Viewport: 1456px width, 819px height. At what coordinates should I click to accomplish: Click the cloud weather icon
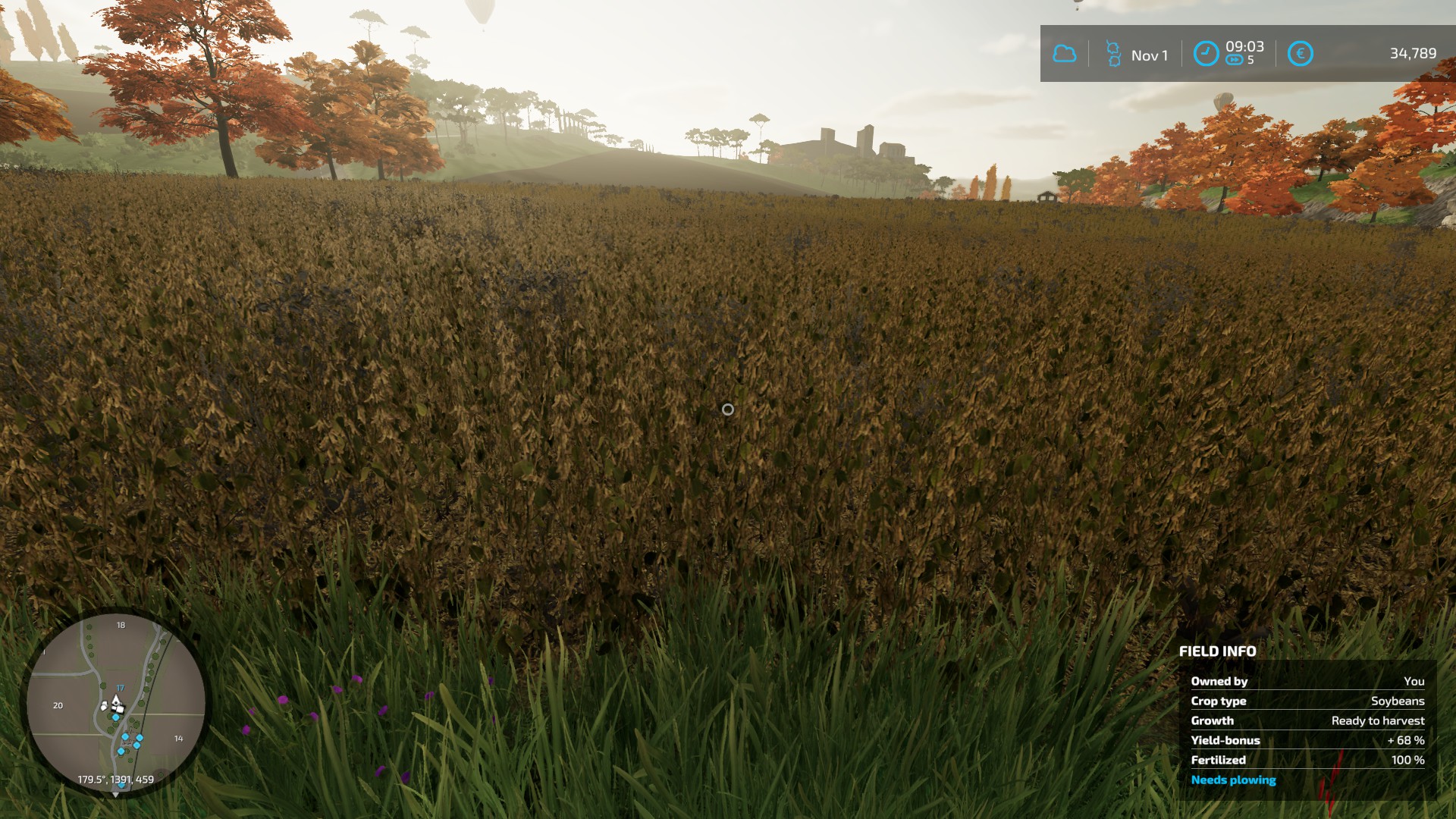coord(1065,54)
